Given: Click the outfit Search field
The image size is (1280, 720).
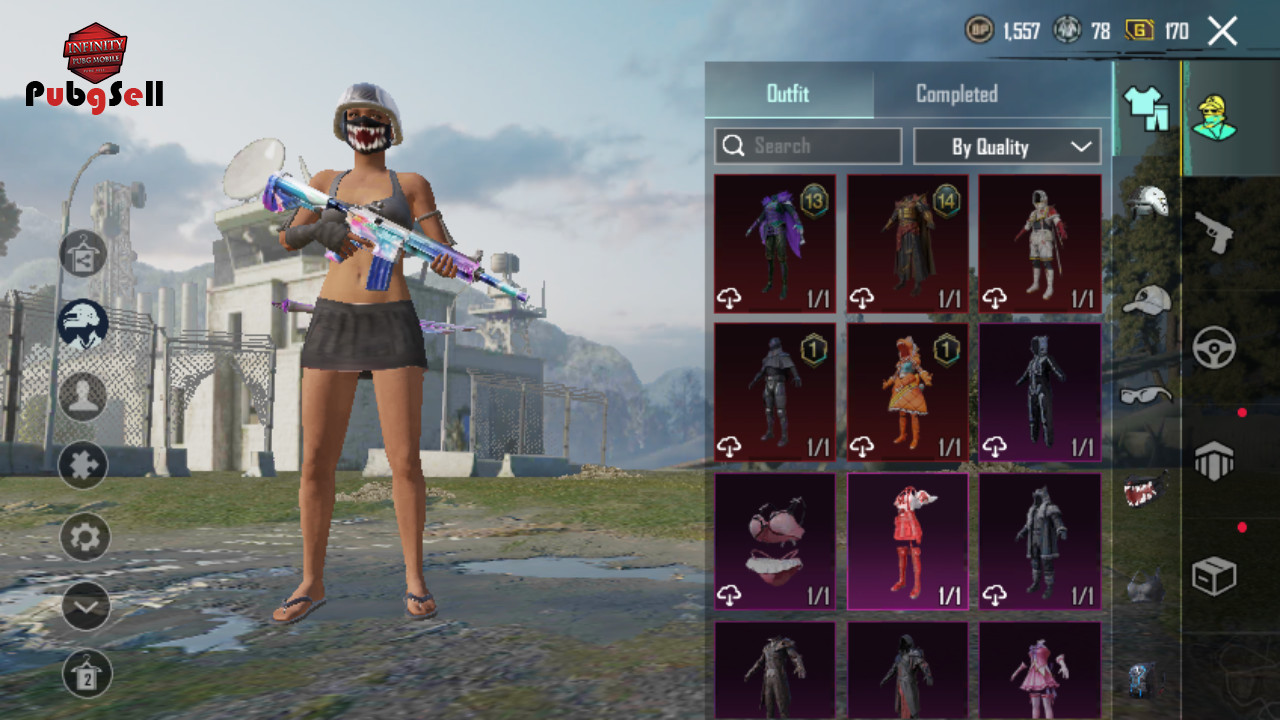Looking at the screenshot, I should (x=808, y=146).
